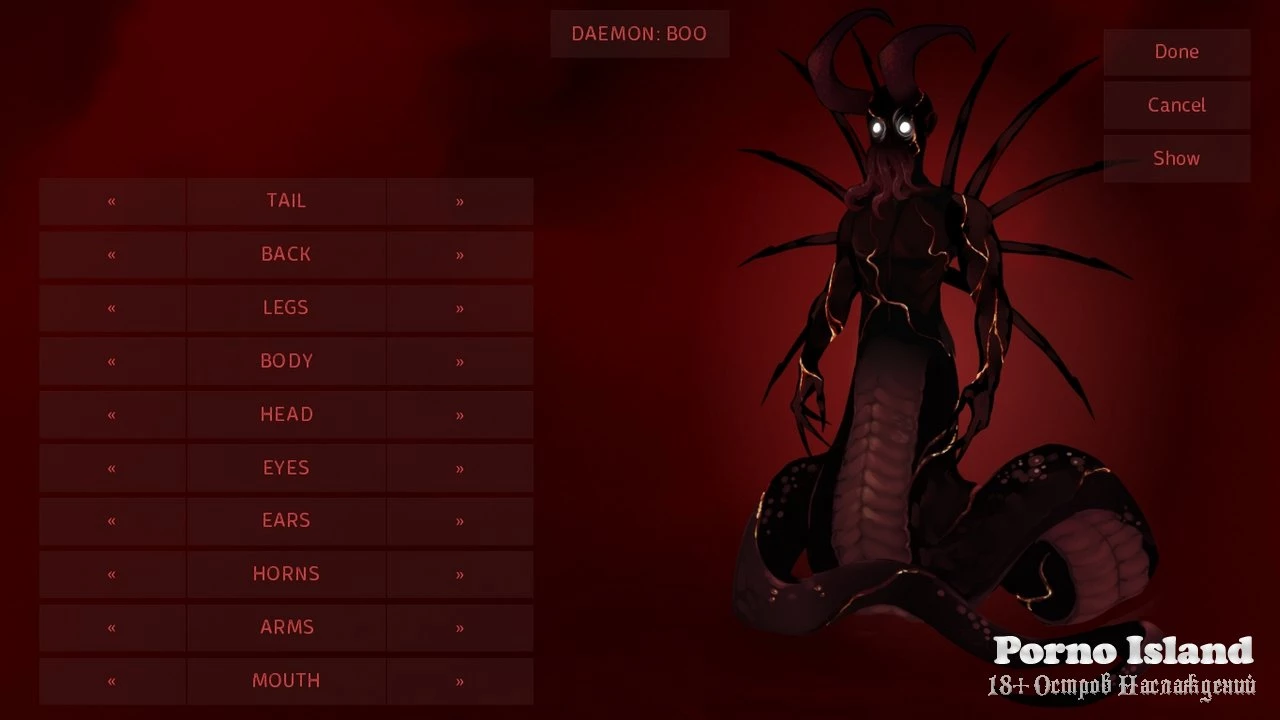Choose the Eyes category label
This screenshot has width=1280, height=720.
pyautogui.click(x=286, y=468)
